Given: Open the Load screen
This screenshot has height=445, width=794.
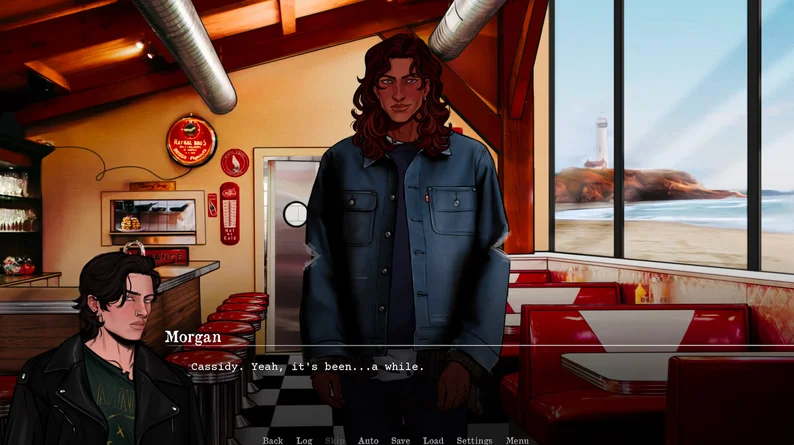Looking at the screenshot, I should click(x=433, y=440).
